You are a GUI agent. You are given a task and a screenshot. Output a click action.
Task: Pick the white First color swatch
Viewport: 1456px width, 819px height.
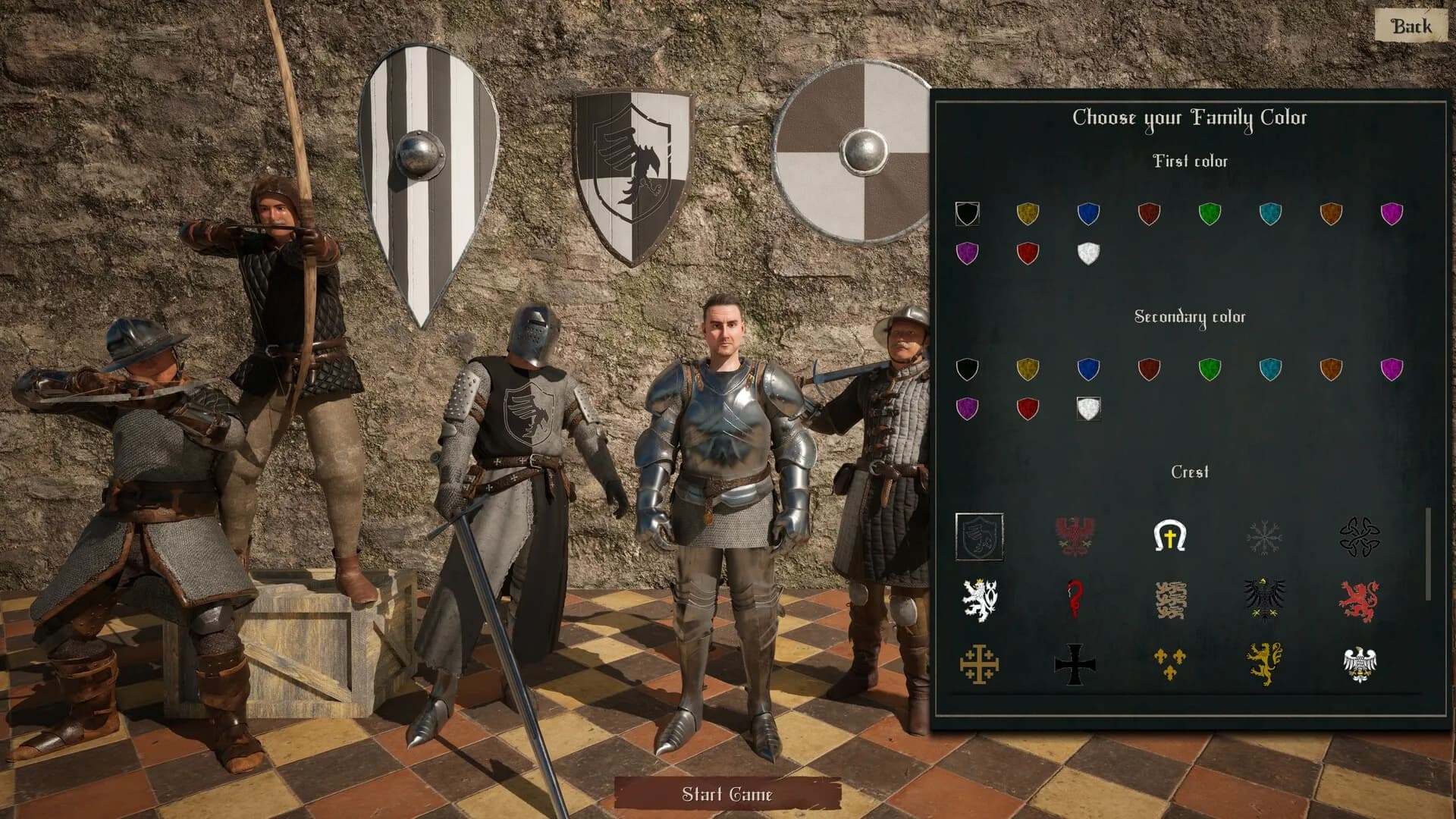[1088, 253]
